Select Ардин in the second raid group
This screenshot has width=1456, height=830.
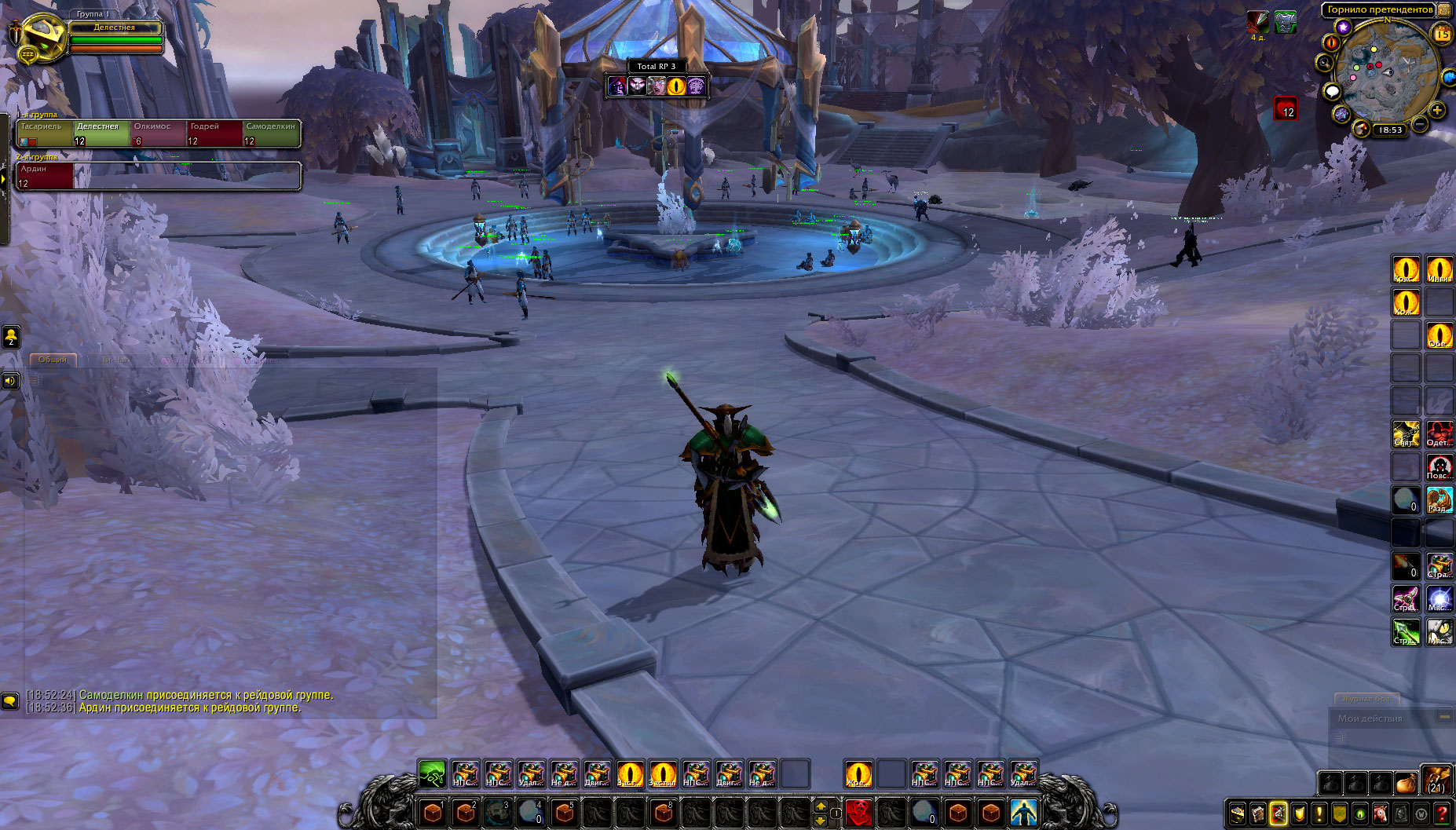45,176
